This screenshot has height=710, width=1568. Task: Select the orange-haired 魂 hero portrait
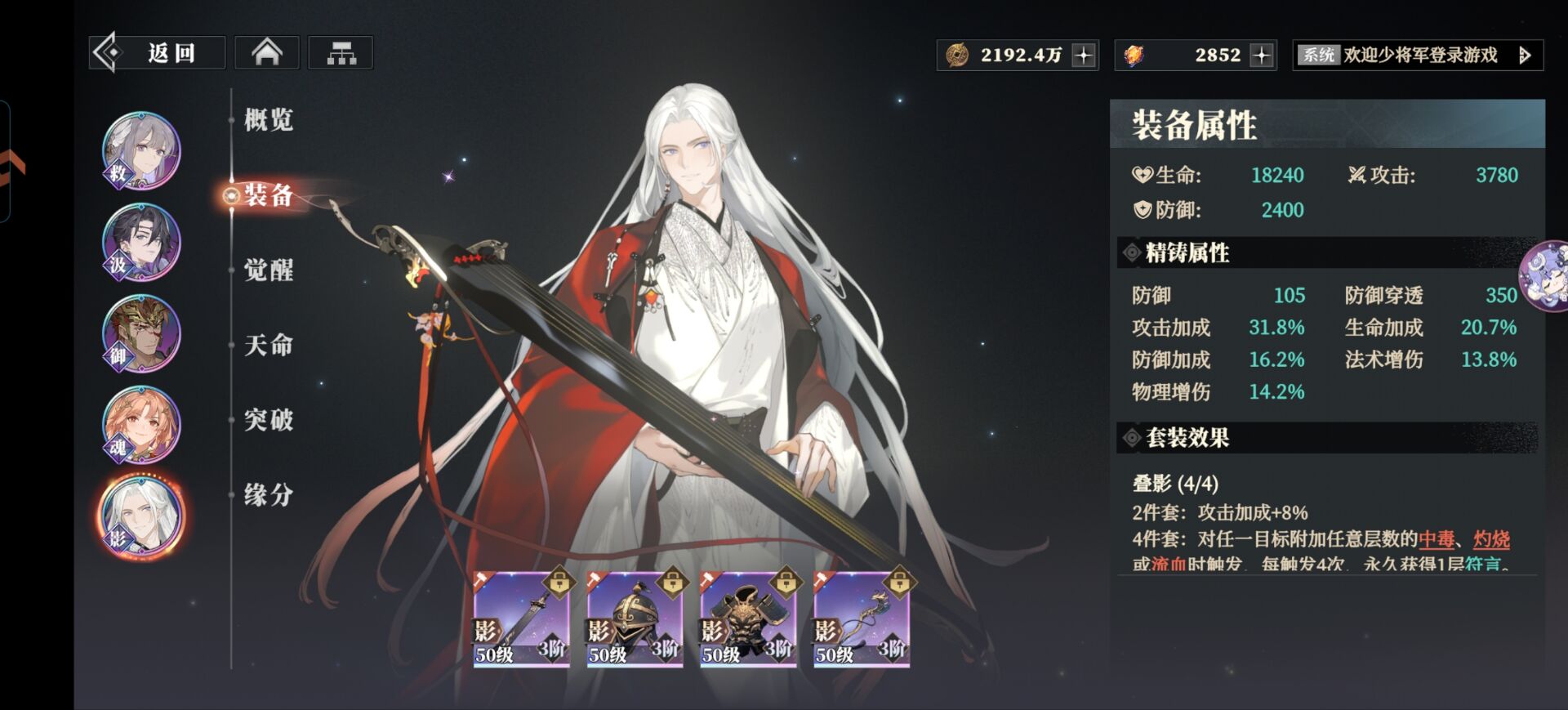141,426
